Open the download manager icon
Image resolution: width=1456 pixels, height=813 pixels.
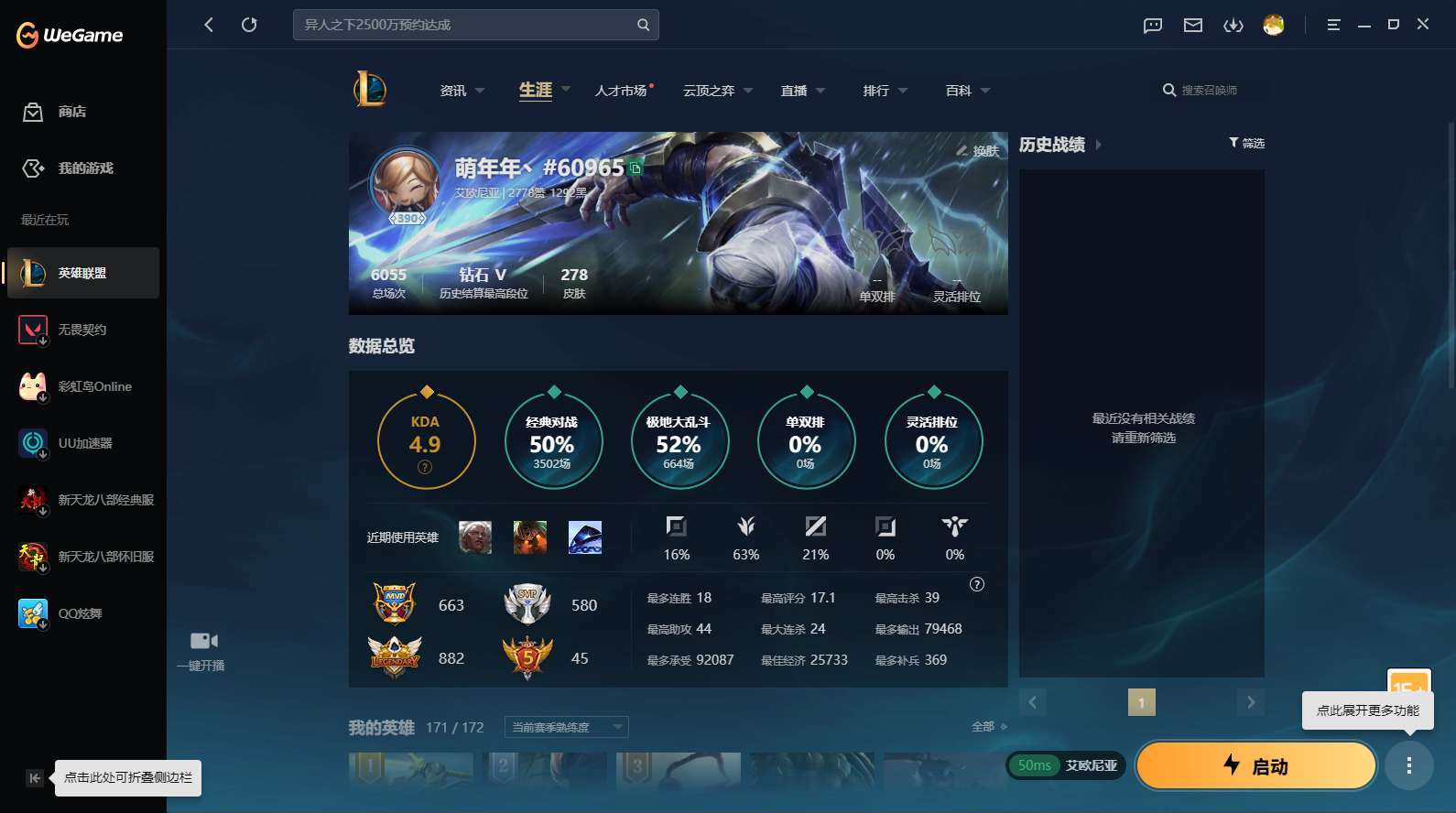(1233, 26)
